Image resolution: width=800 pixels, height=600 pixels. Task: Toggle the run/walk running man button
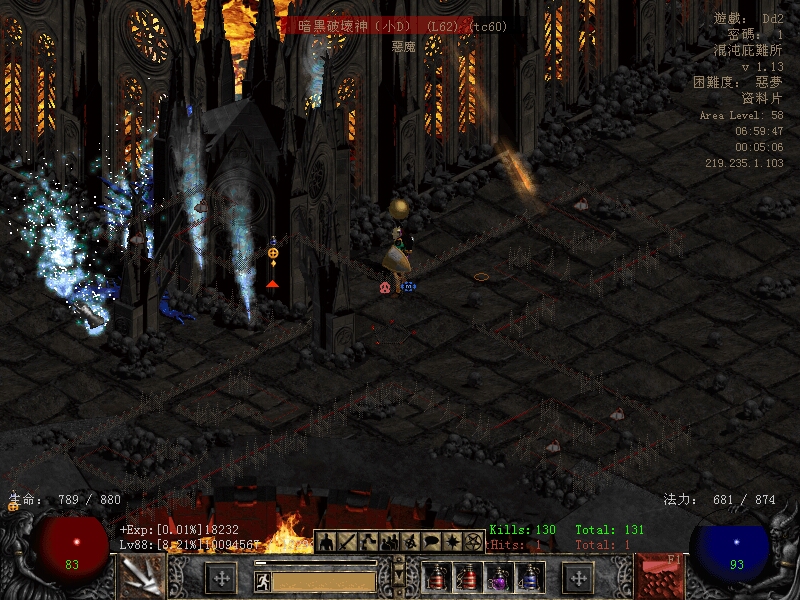[263, 580]
